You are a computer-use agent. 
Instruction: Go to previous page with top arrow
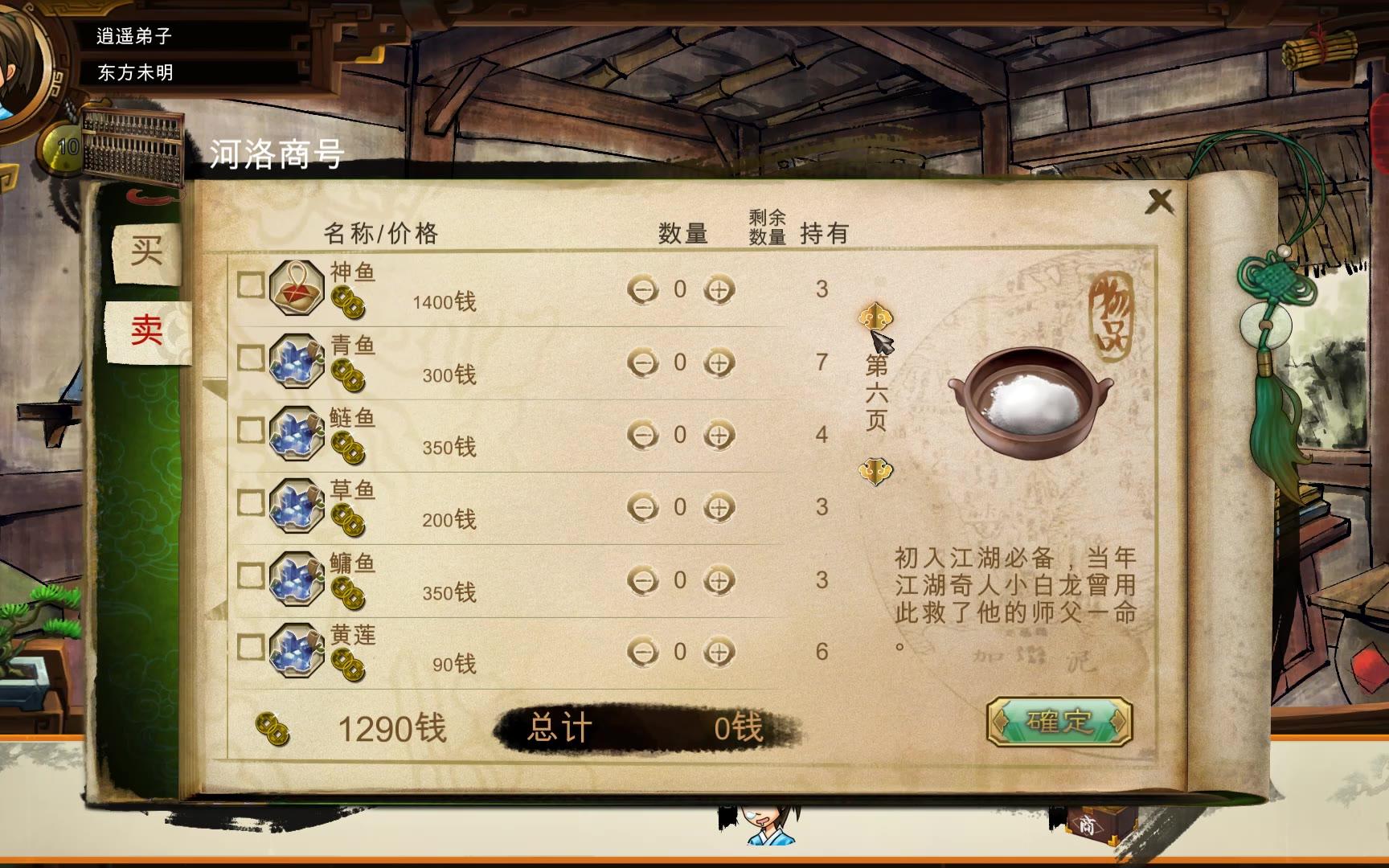875,315
